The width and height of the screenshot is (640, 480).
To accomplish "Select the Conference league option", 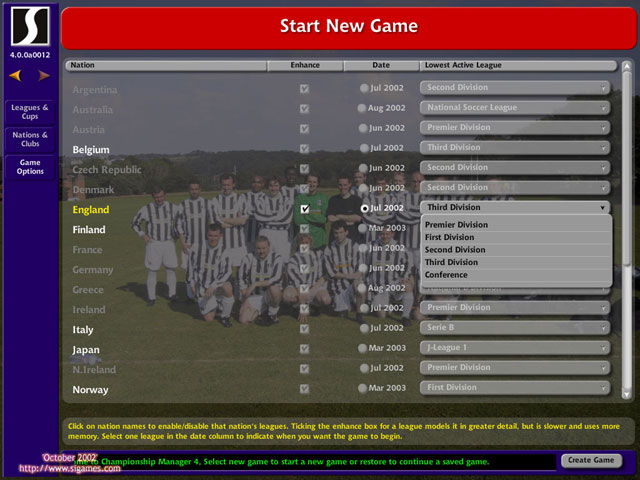I will 446,275.
